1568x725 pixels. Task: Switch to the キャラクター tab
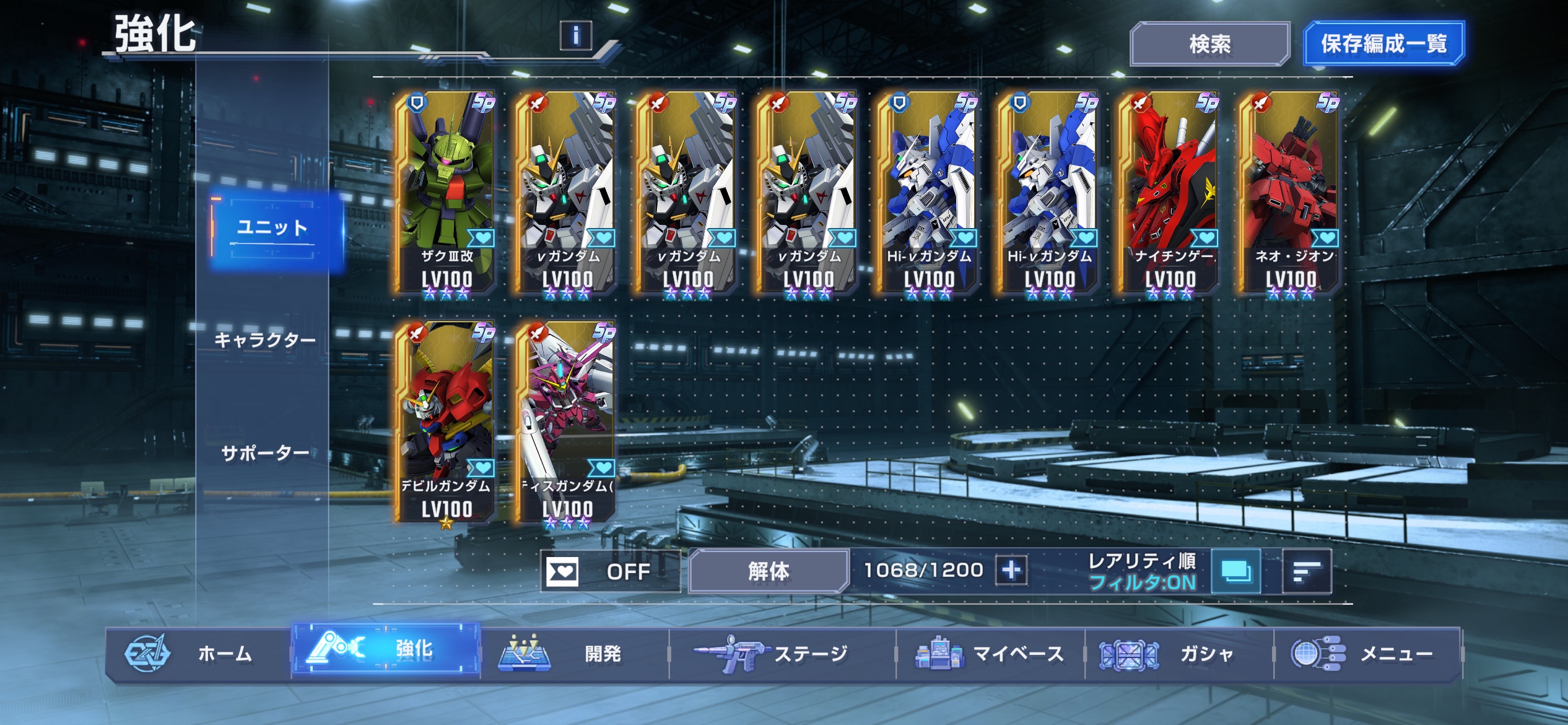[264, 340]
